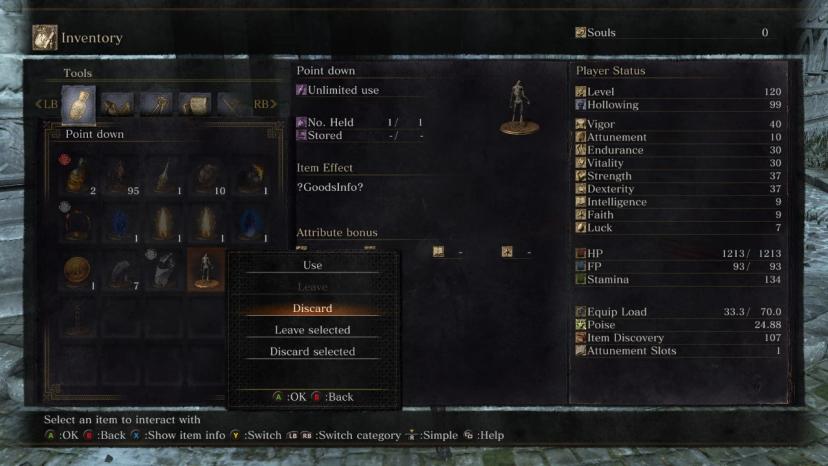
Task: Select the item stack of 10
Action: coord(209,177)
